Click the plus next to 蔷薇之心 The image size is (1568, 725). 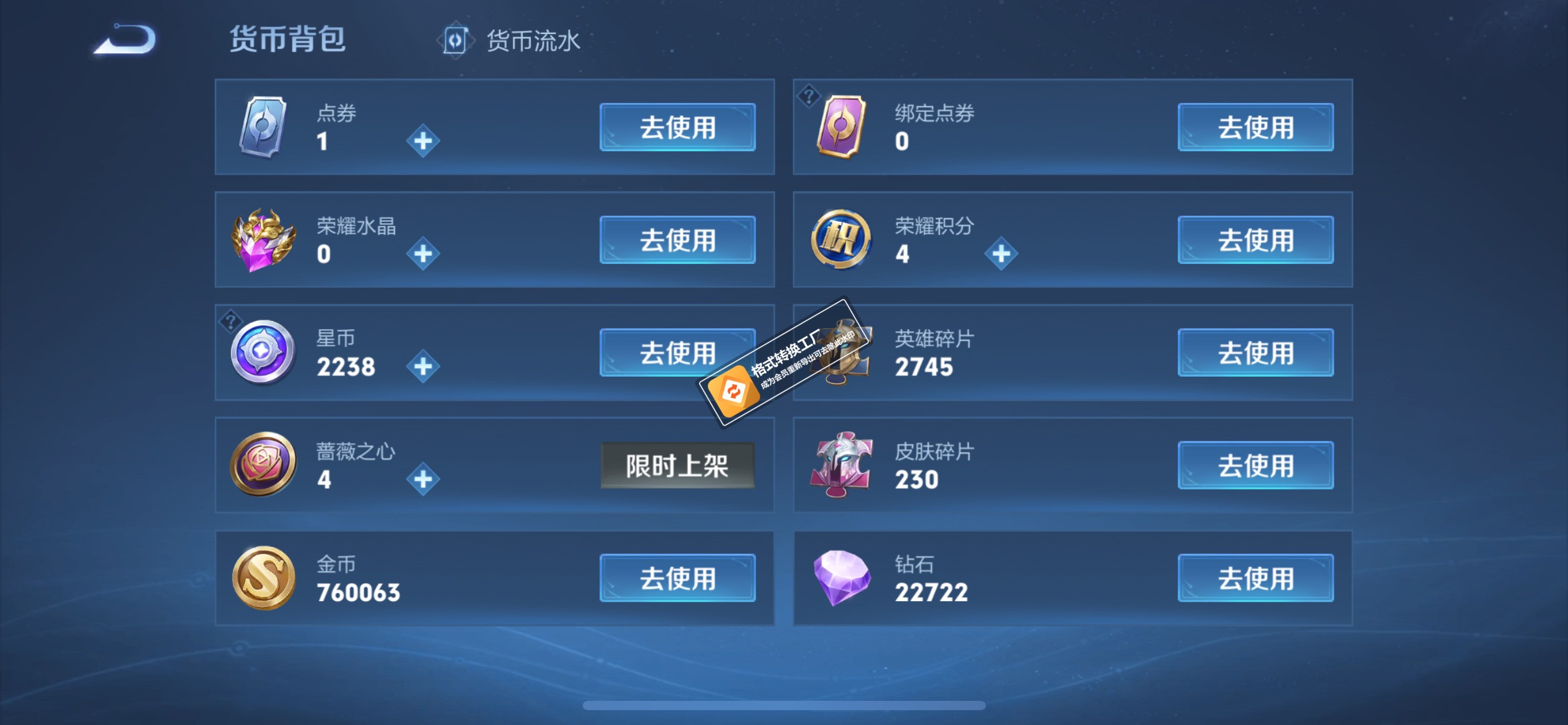pyautogui.click(x=423, y=478)
